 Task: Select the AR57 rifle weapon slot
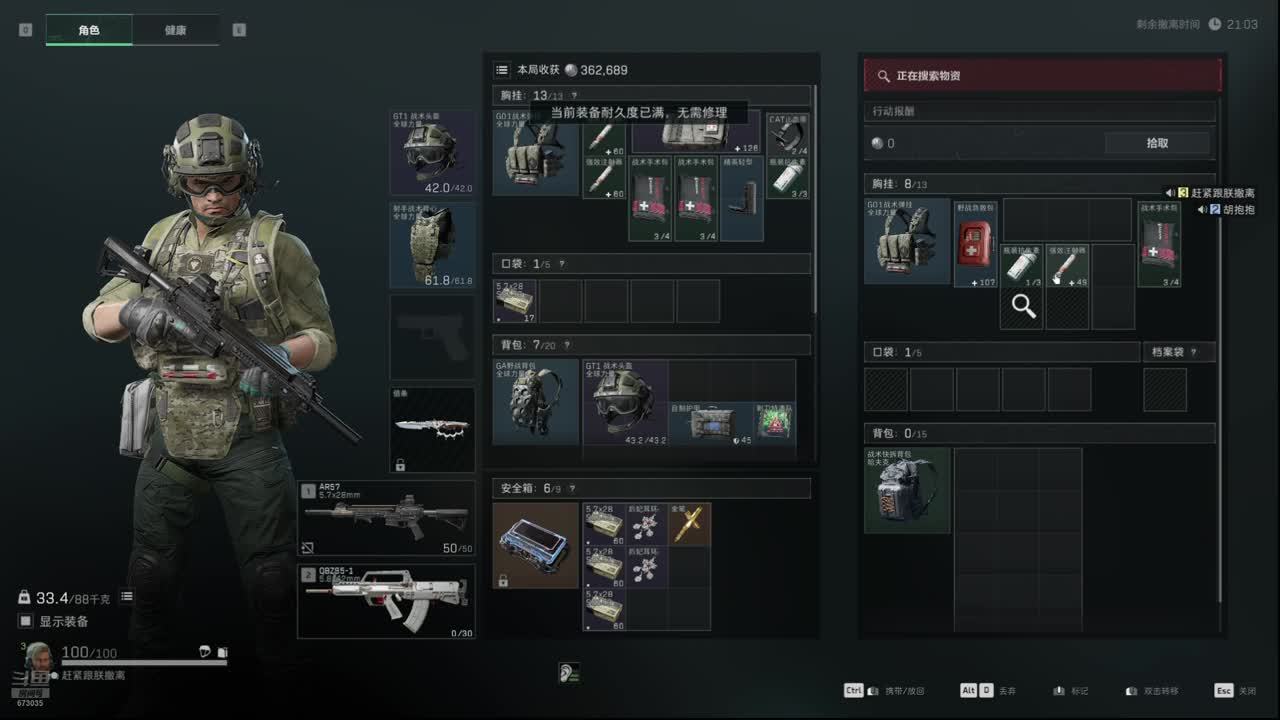pyautogui.click(x=386, y=518)
